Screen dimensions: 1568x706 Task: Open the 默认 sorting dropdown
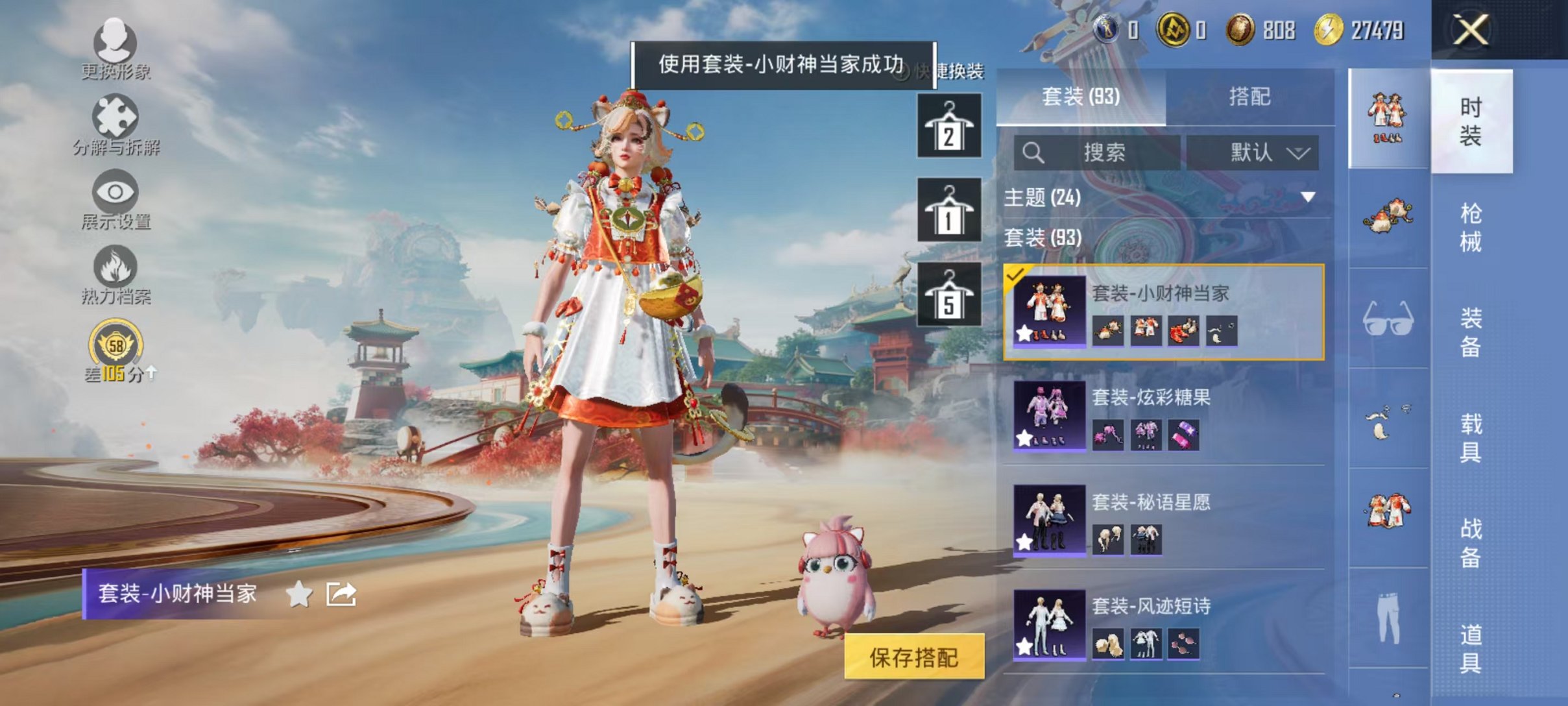pyautogui.click(x=1259, y=152)
